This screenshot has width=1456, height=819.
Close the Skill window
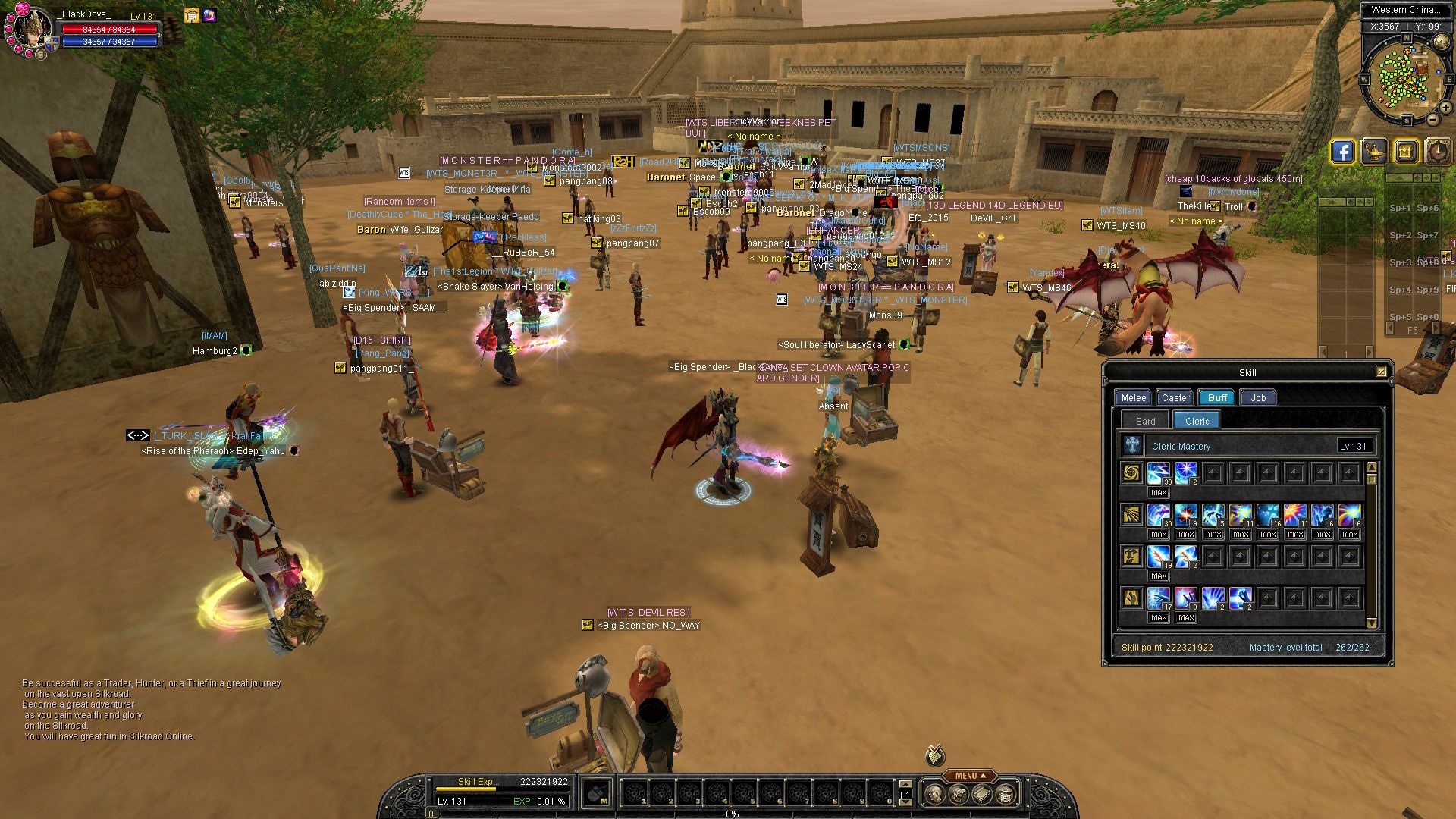click(1381, 372)
